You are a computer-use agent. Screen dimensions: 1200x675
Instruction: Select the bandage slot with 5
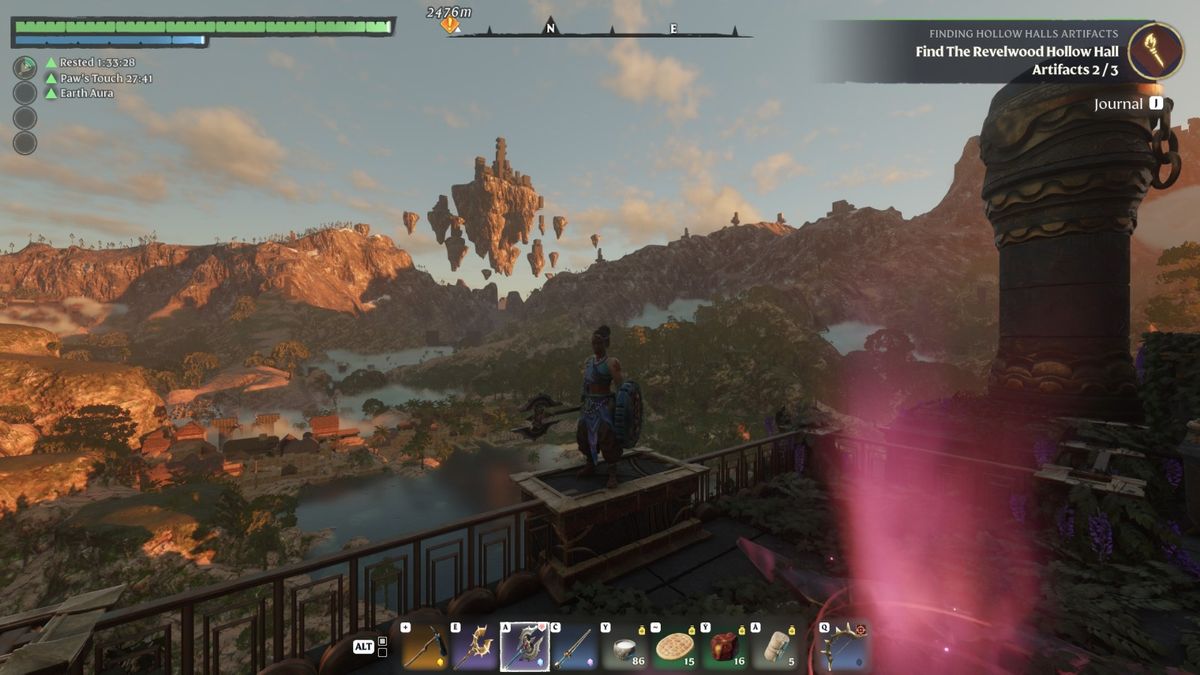coord(776,647)
